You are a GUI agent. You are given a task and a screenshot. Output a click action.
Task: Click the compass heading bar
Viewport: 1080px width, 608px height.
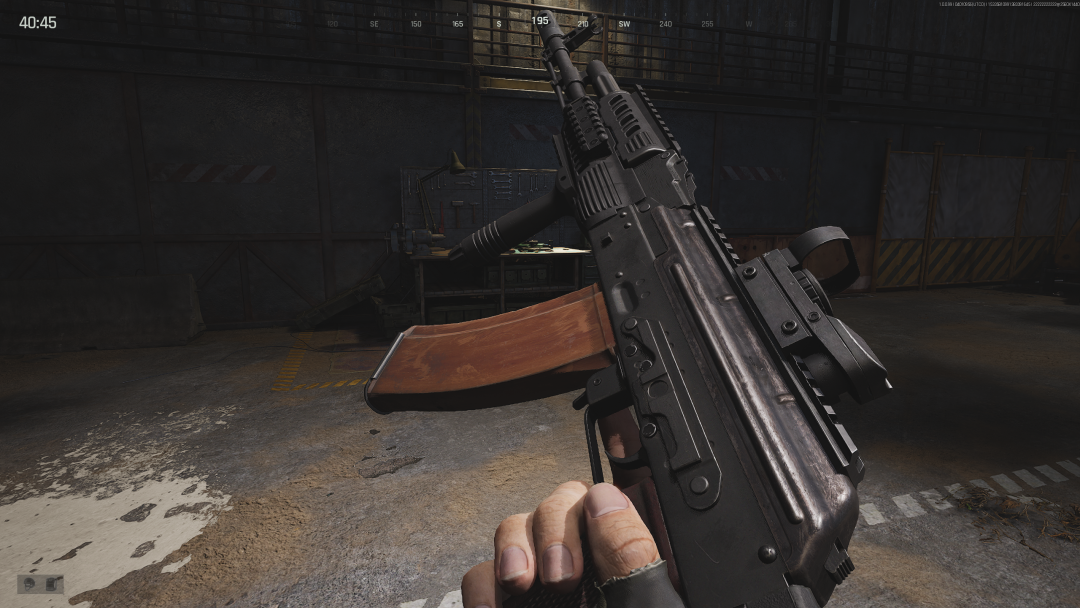pos(540,22)
